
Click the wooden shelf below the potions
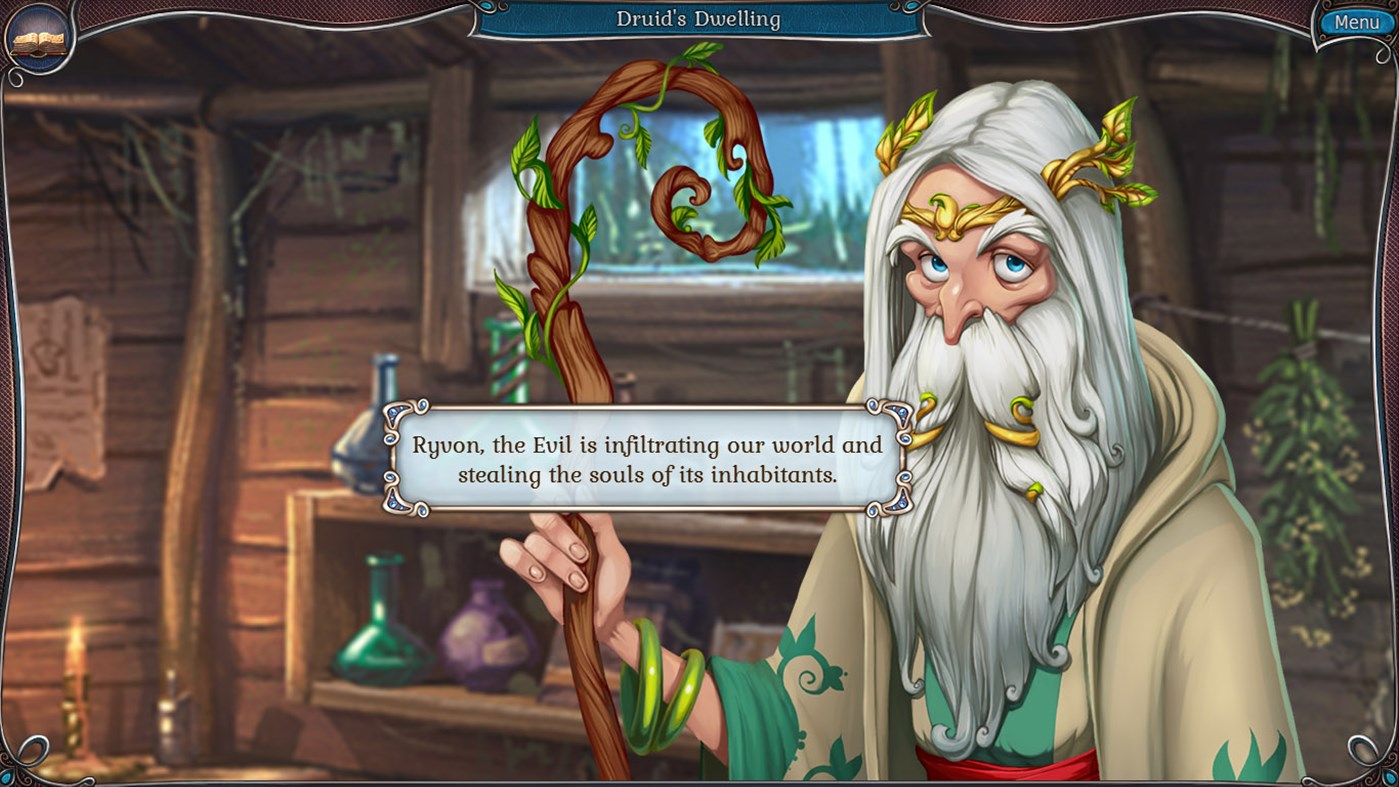[x=400, y=700]
